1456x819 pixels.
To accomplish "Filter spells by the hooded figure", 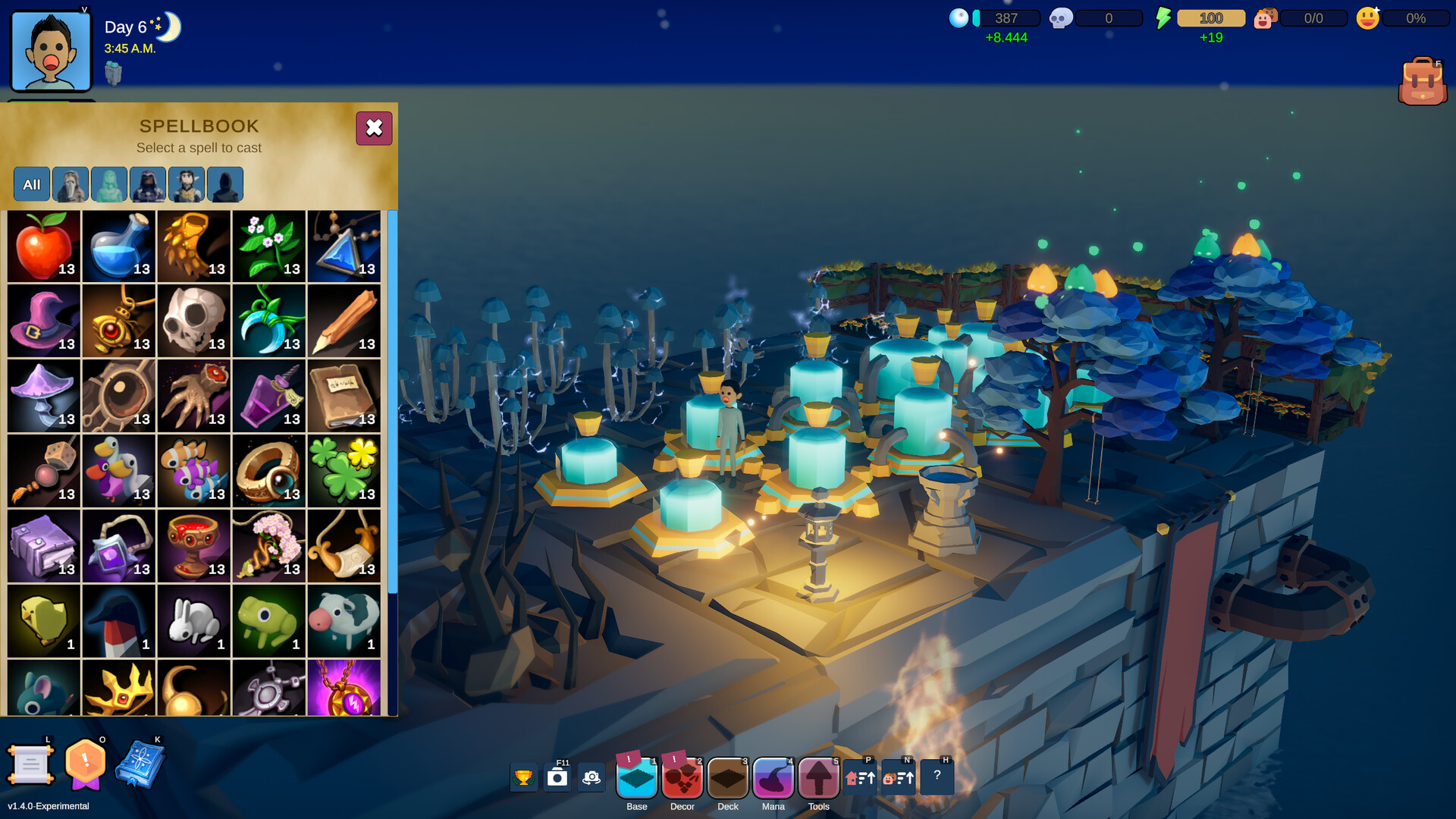I will pos(225,184).
